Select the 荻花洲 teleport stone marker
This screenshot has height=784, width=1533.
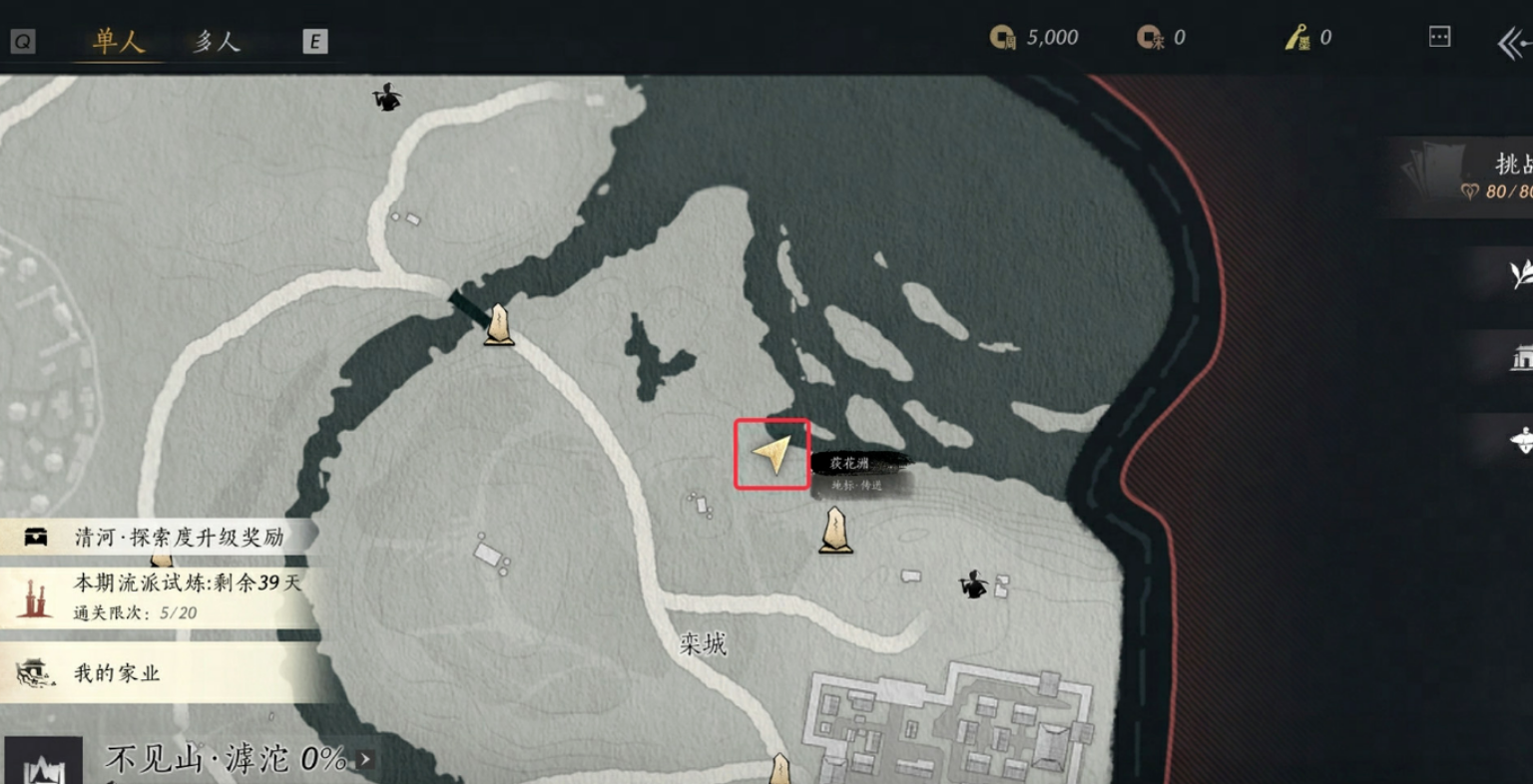point(835,530)
